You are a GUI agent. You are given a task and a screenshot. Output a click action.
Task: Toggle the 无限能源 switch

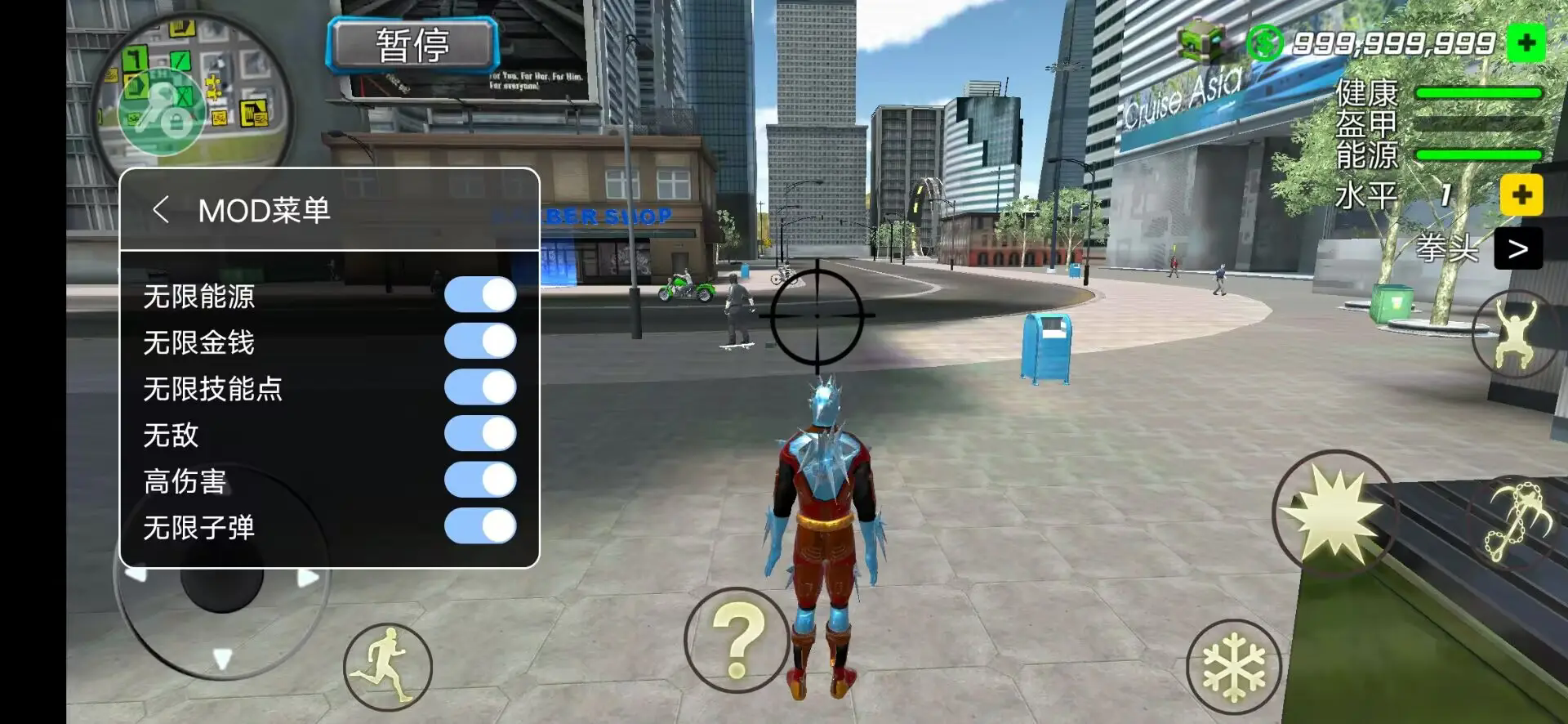(x=480, y=295)
